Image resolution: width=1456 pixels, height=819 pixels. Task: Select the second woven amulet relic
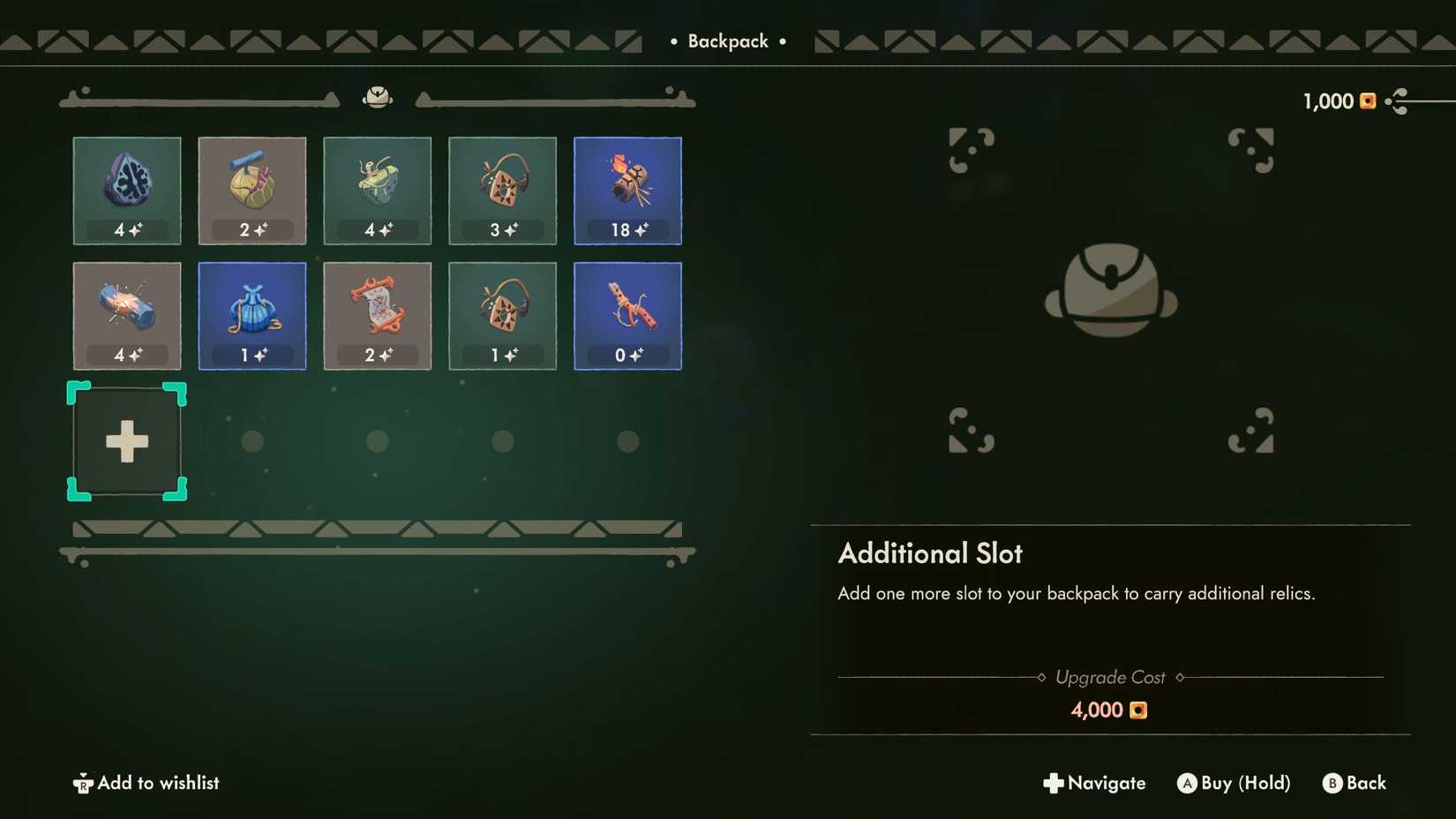[502, 315]
